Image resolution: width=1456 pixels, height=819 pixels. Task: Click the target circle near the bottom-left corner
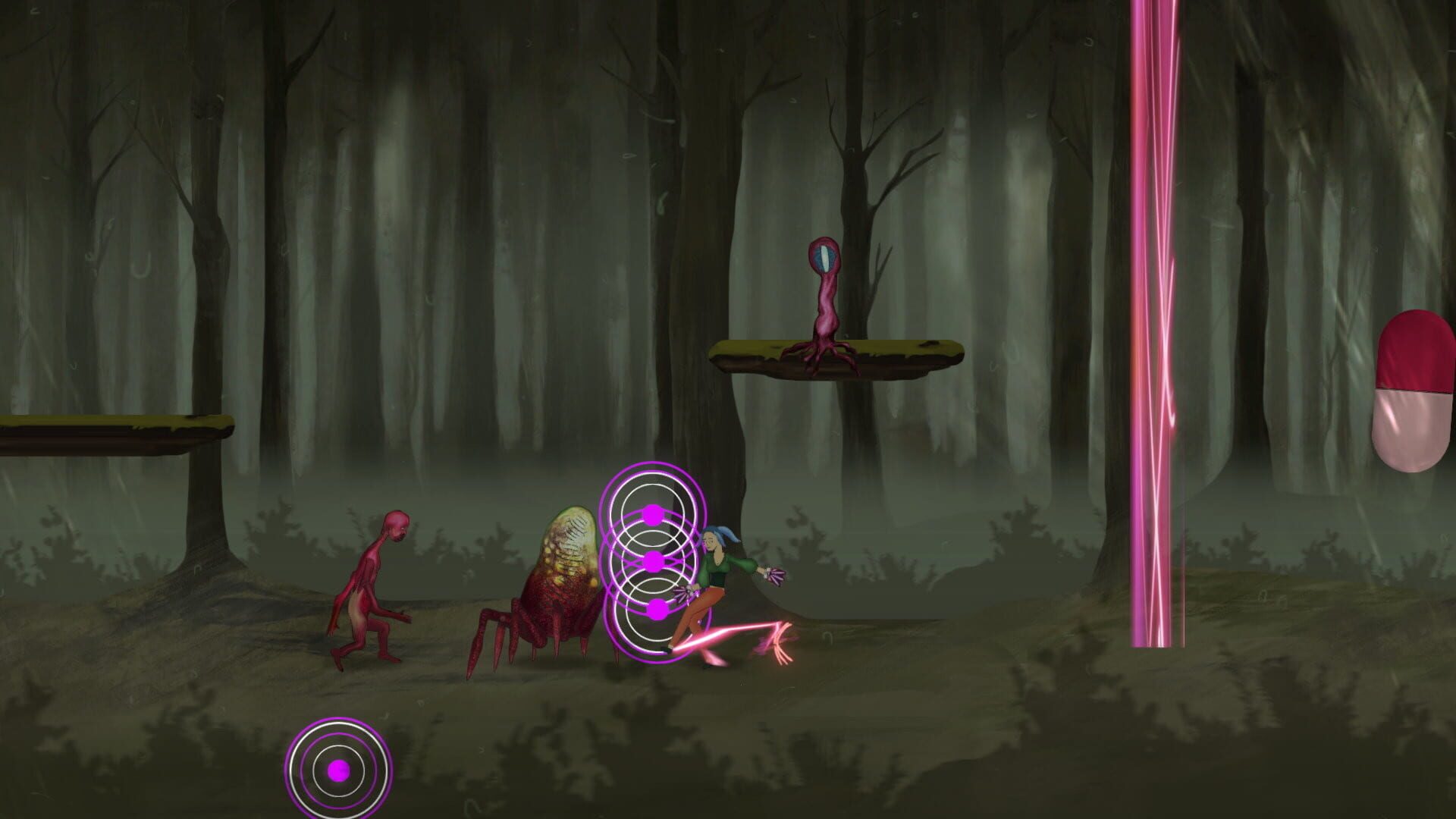tap(338, 772)
